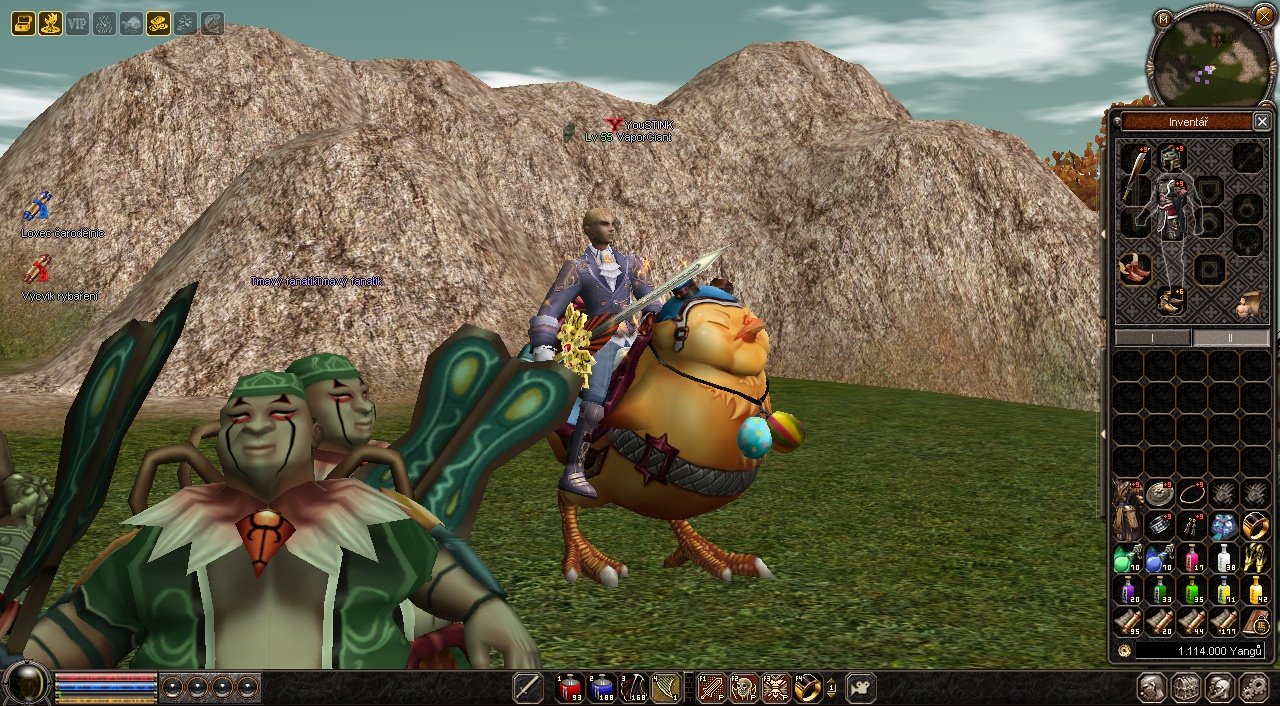Toggle the camera mode button
Screen dimensions: 1280x706
[x=860, y=688]
